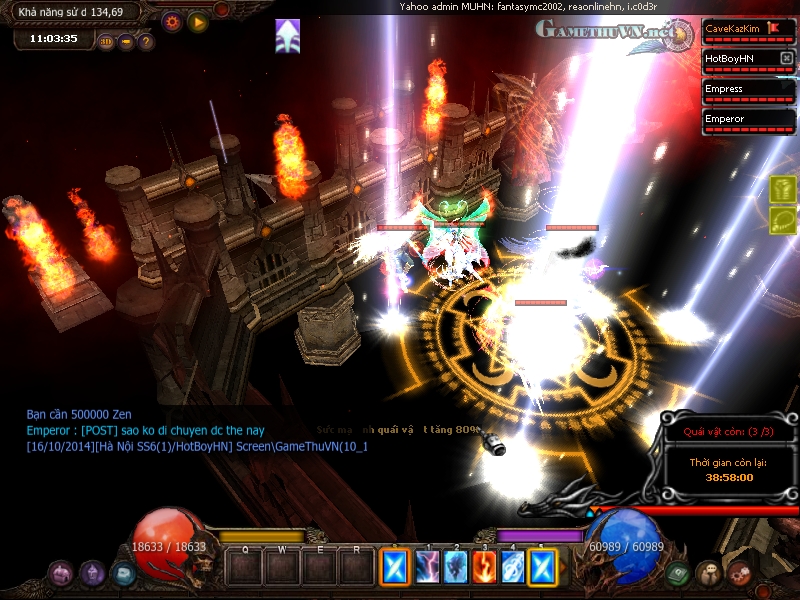Activate the lightning bolt skill
800x600 pixels.
tap(428, 567)
